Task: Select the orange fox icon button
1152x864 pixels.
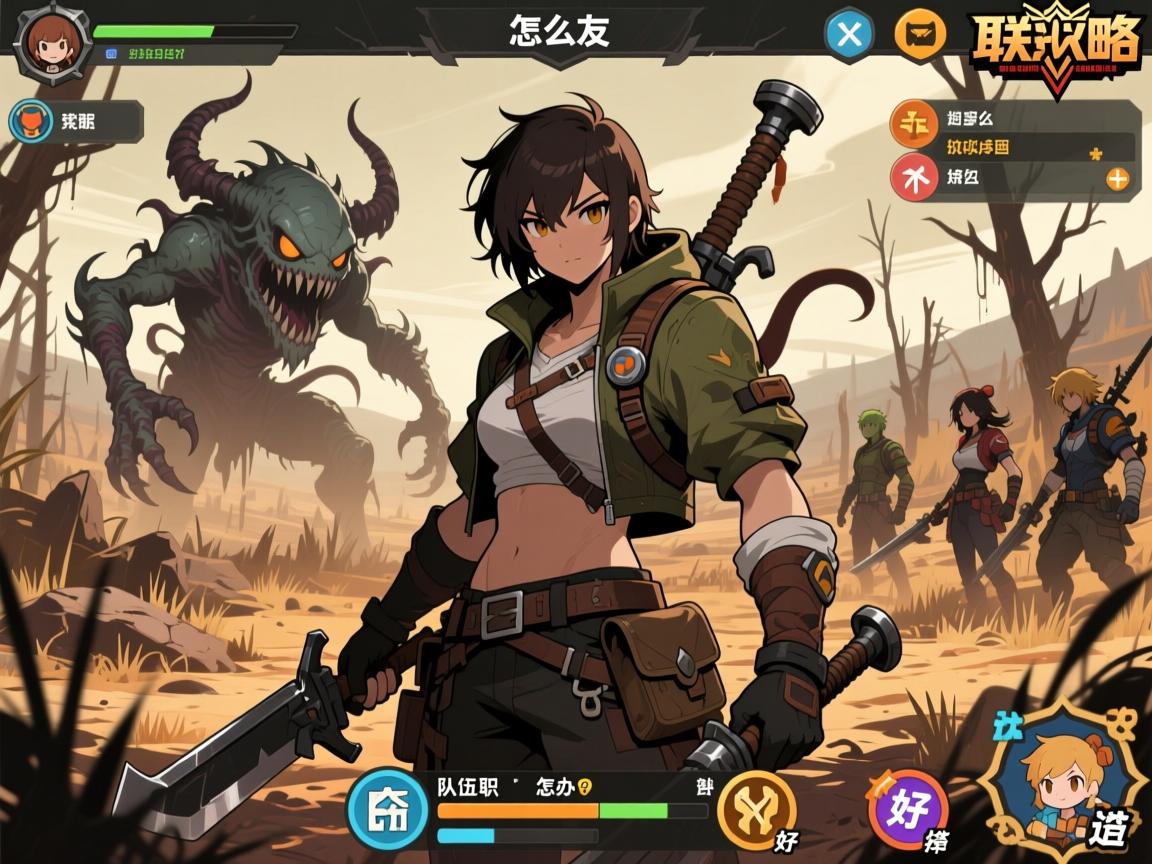Action: coord(30,122)
